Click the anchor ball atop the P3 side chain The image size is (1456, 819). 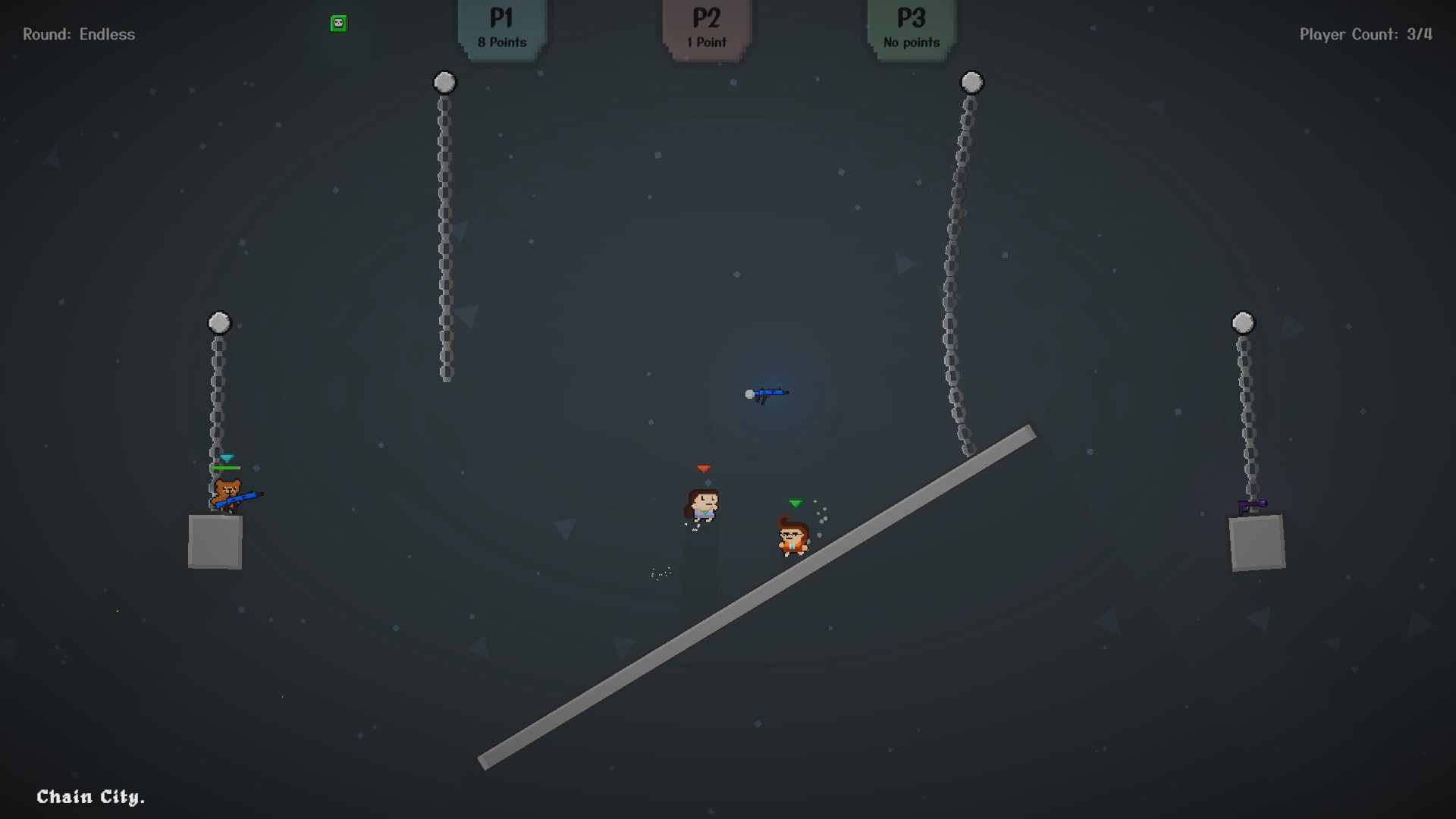[970, 81]
